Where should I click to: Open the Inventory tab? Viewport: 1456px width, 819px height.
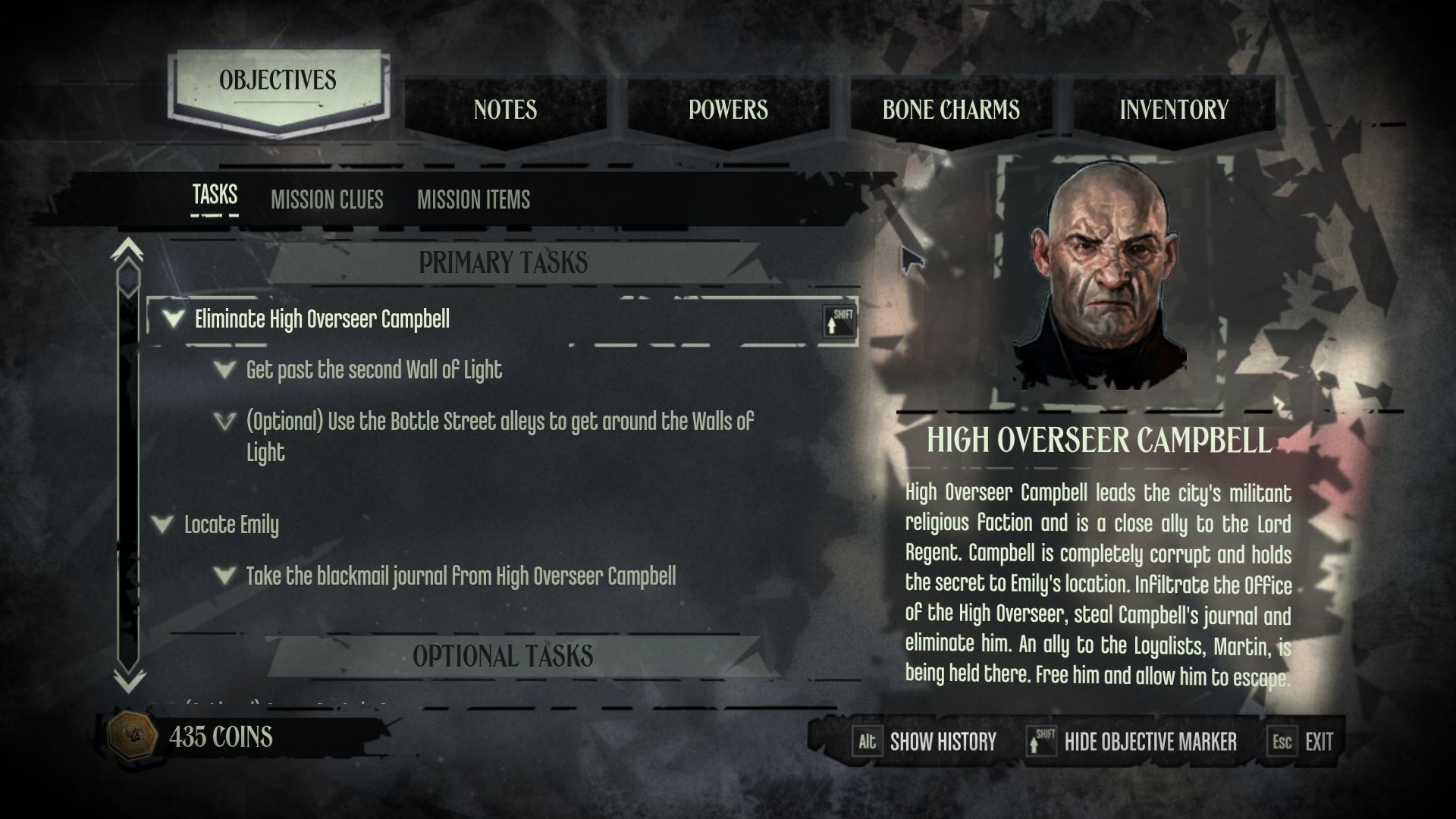(1174, 110)
